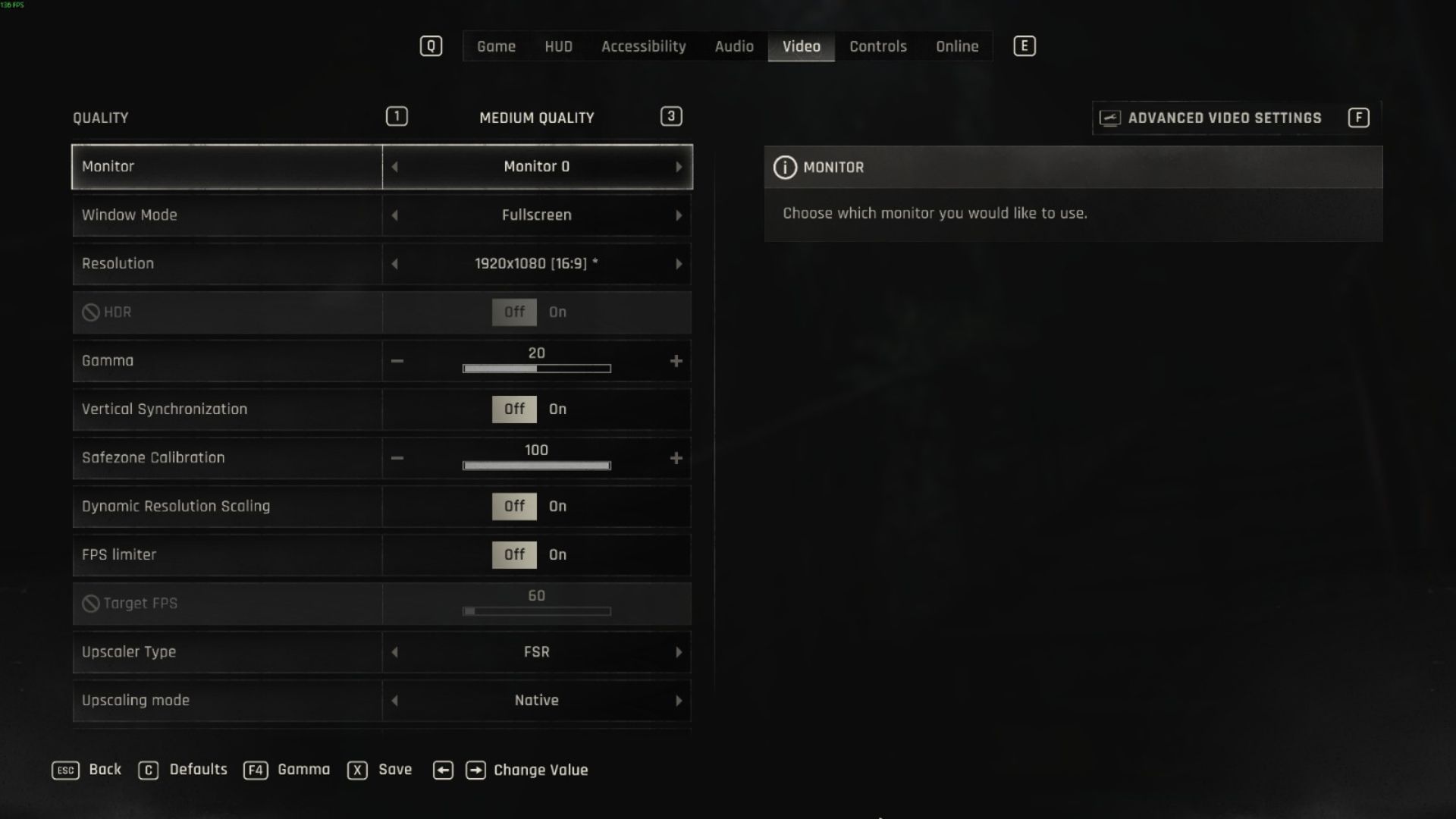Open Advanced Video Settings

(1225, 118)
